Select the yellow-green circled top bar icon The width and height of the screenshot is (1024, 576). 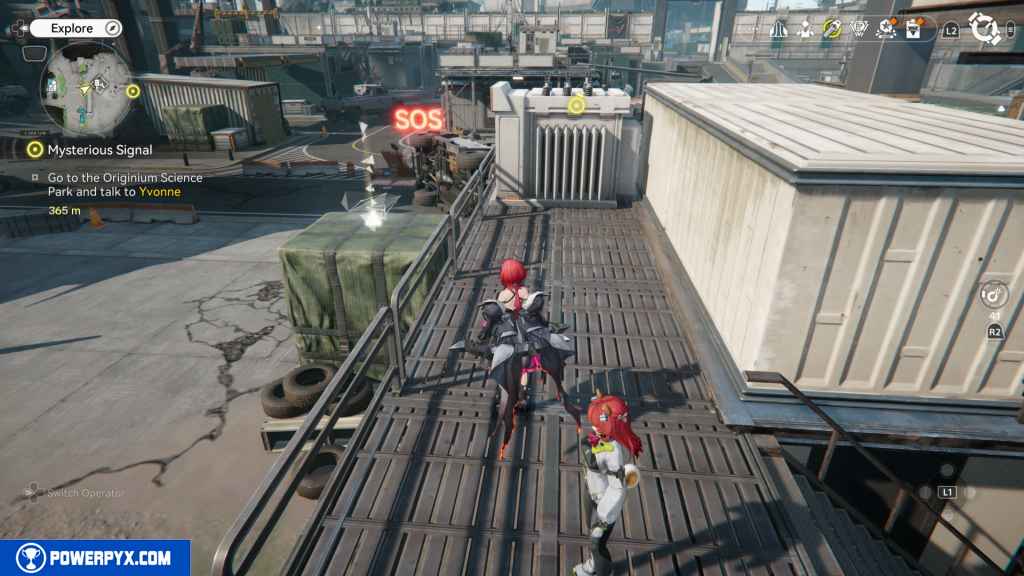[832, 29]
